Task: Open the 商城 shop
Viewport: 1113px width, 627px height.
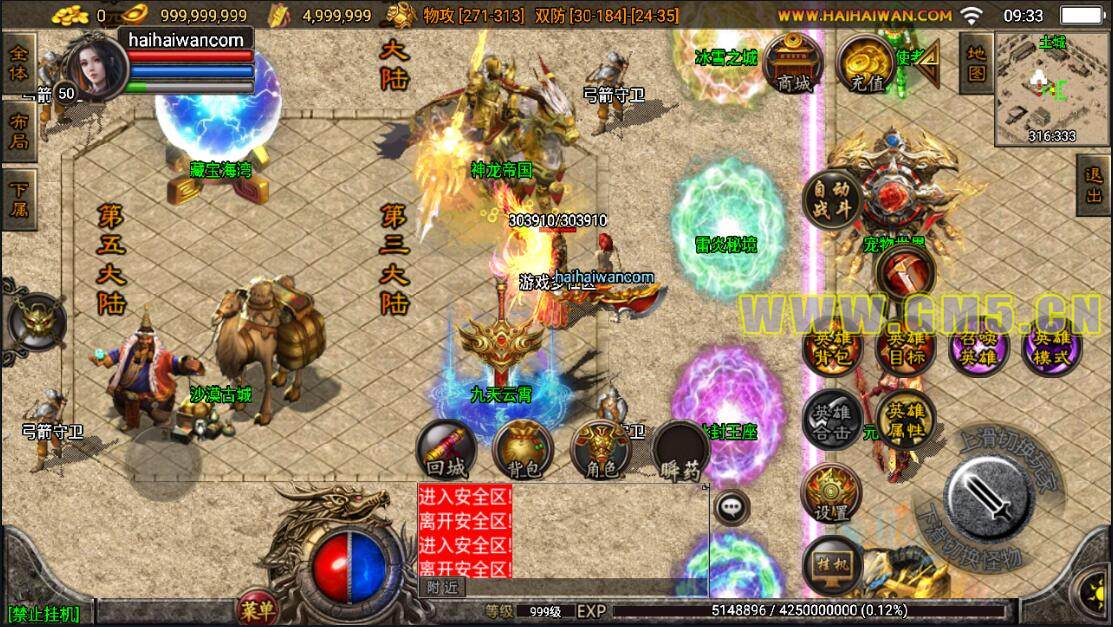Action: coord(793,65)
